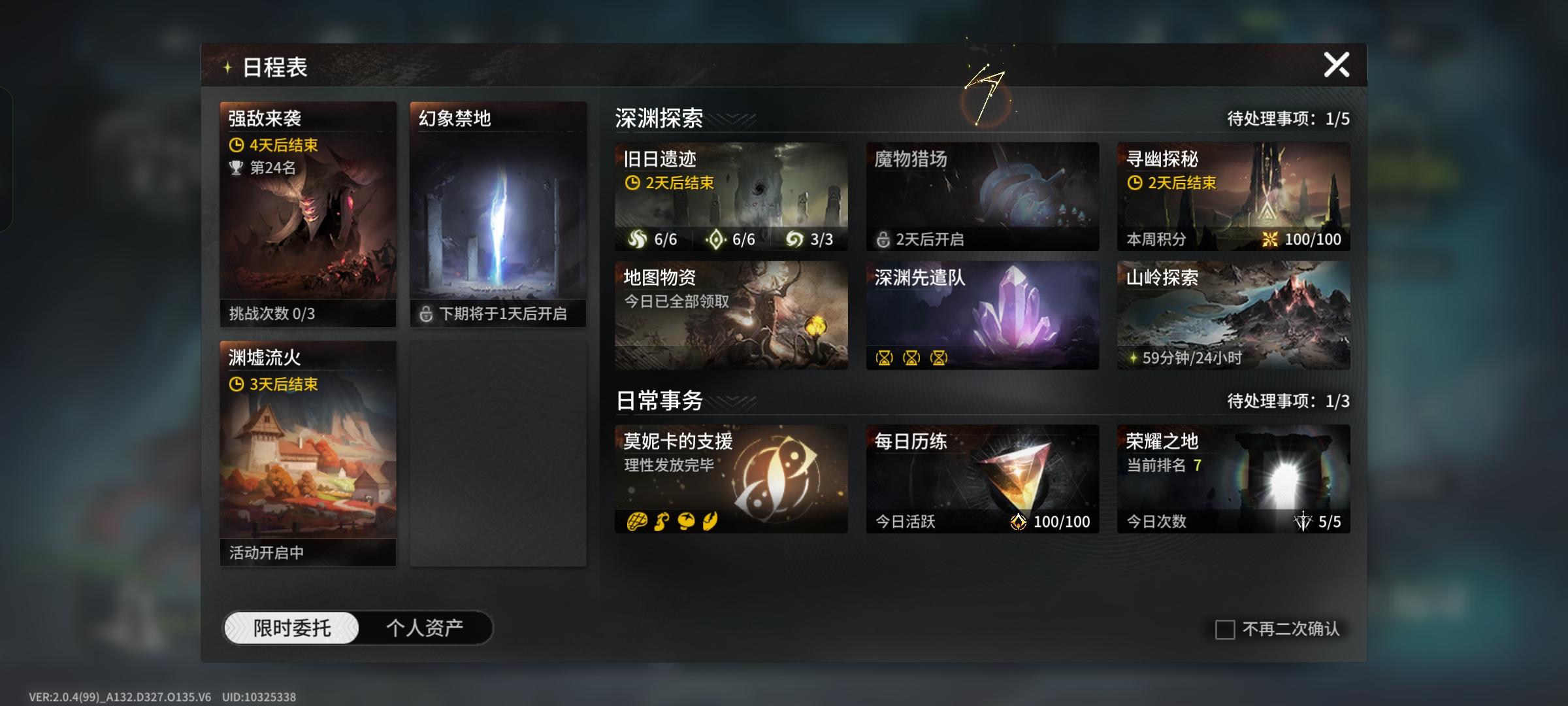Select the claw icon in 莫妮卡的支援 rewards row
The image size is (1568, 706).
tap(712, 522)
